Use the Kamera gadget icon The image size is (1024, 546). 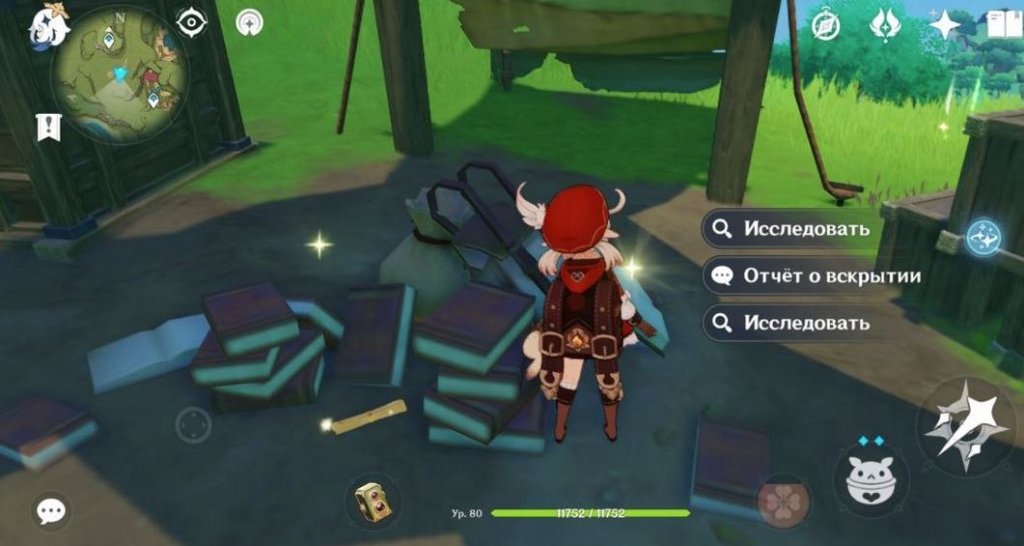click(373, 499)
